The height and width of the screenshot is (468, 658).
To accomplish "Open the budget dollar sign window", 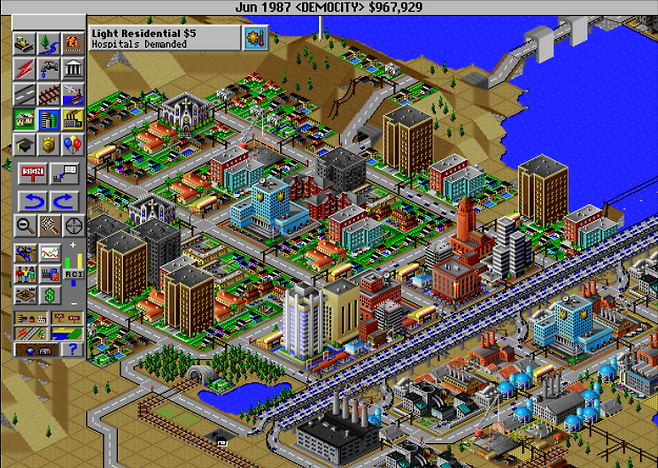I will click(47, 295).
